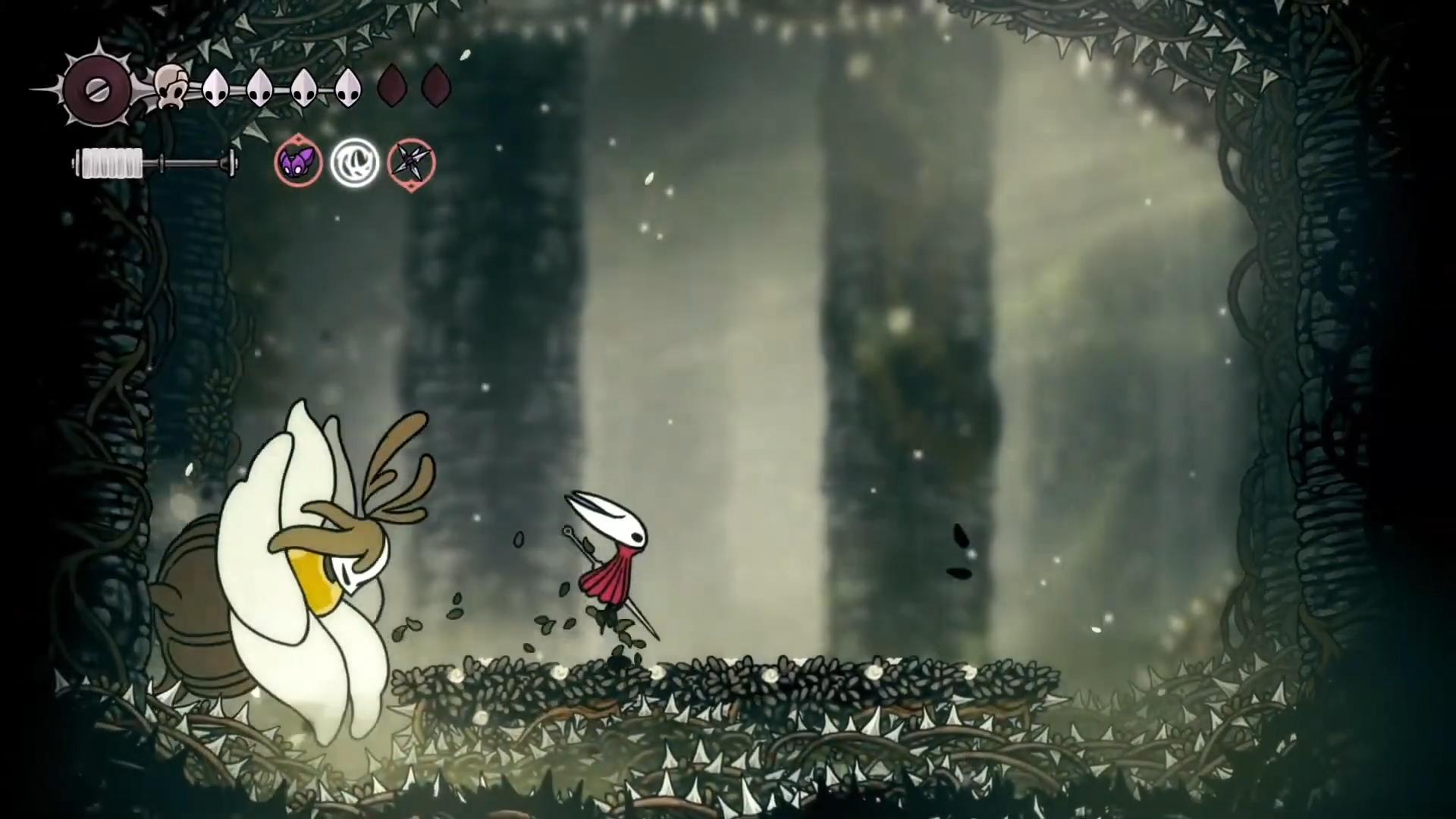Activate the white swirl silk skill icon

click(354, 162)
